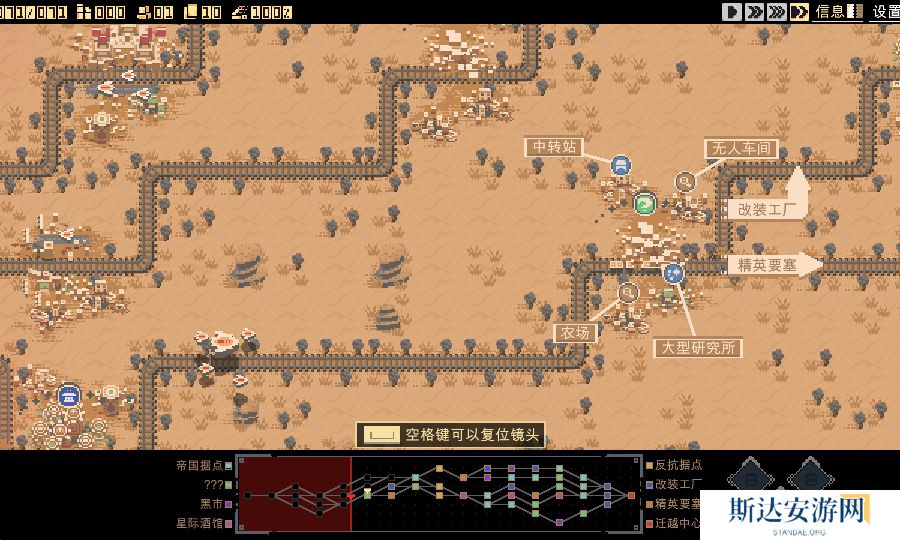Click the blue telephone marker on the map
Viewport: 900px width, 540px height.
coord(68,395)
